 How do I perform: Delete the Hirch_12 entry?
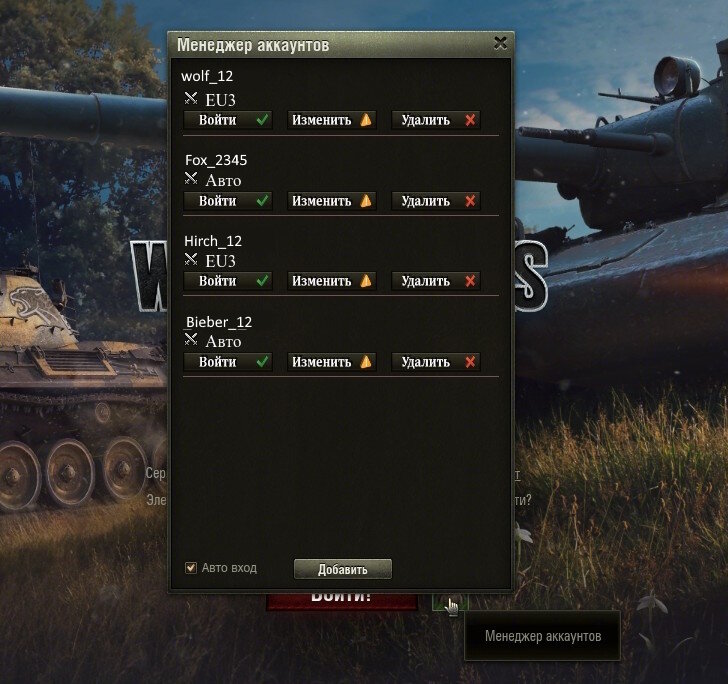pos(436,281)
